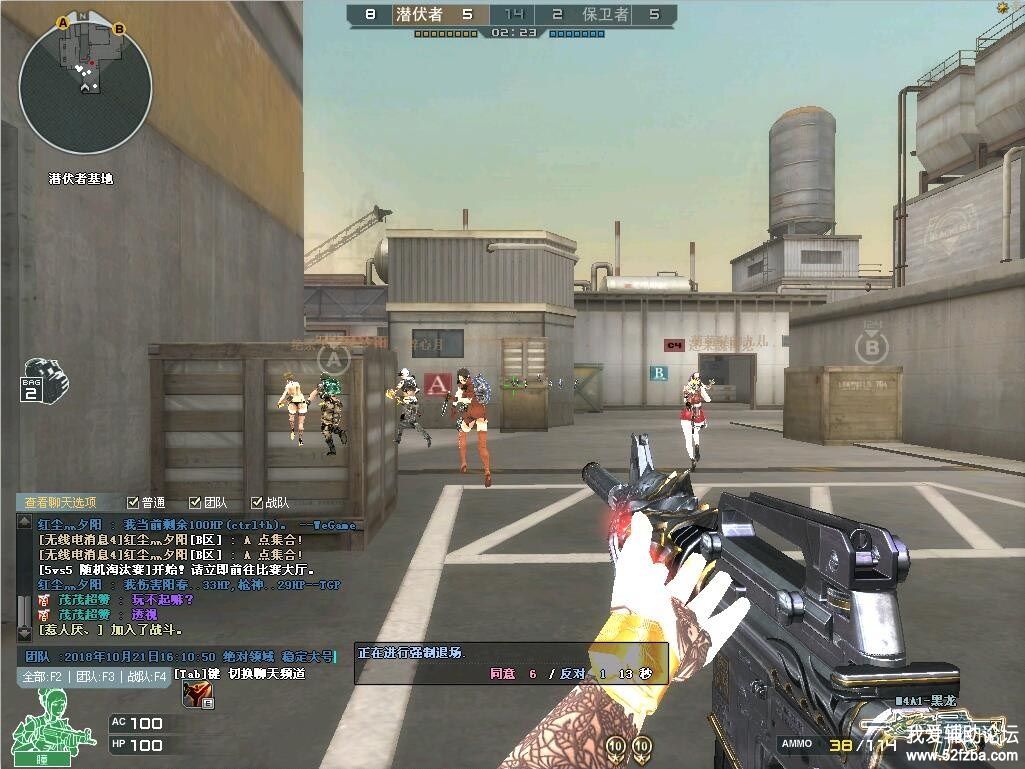The height and width of the screenshot is (769, 1025).
Task: Switch chat channel to 团队
Action: (96, 677)
